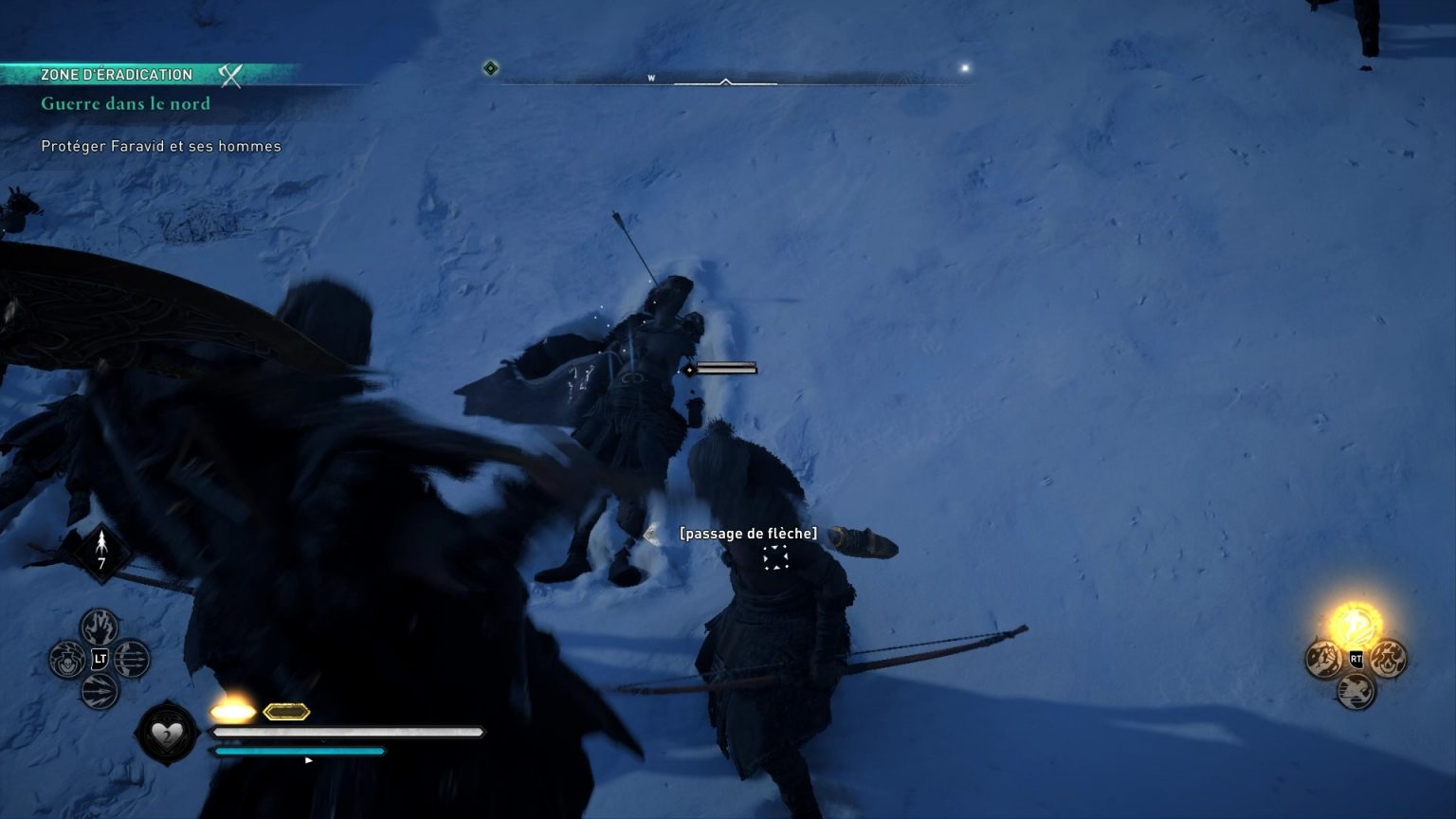Select the fist ability left of RT
The height and width of the screenshot is (819, 1456).
pyautogui.click(x=1324, y=657)
